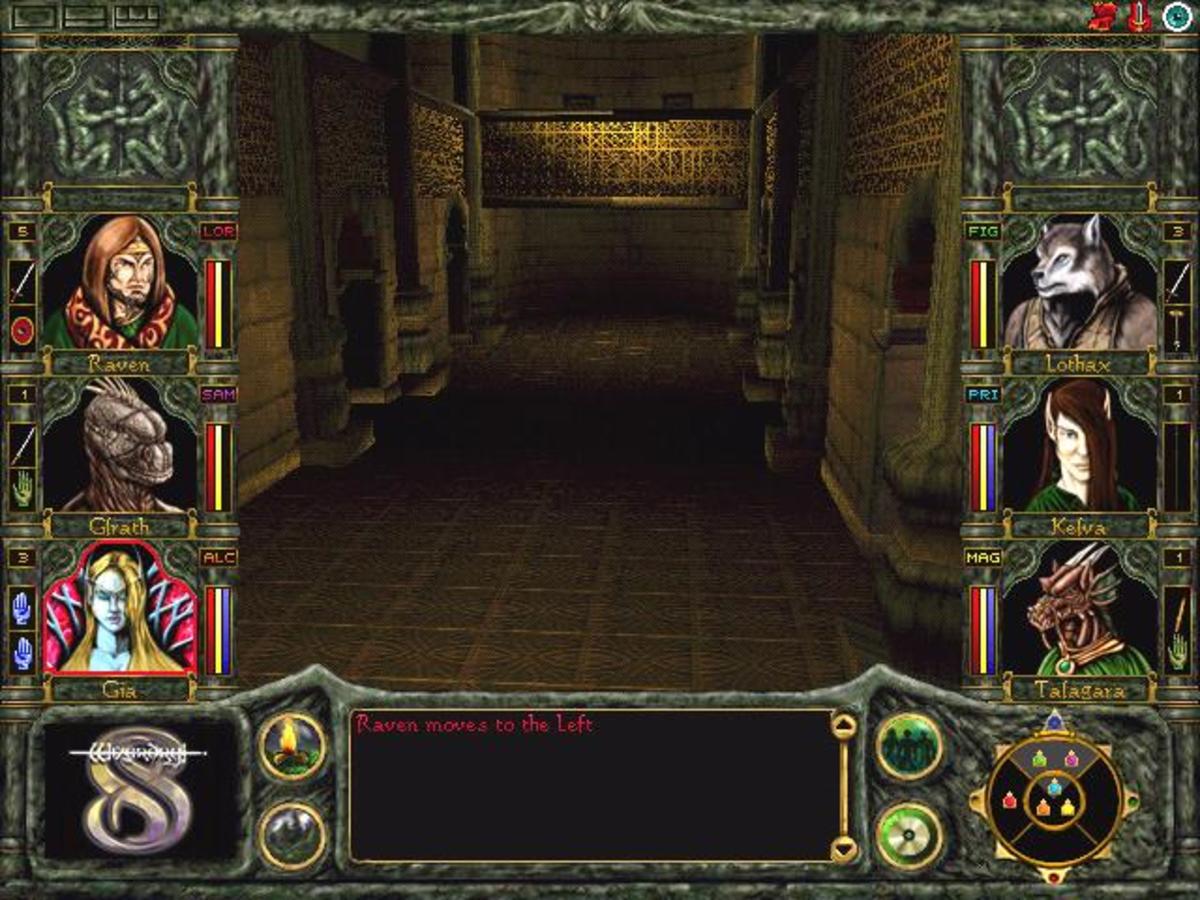Click Raven's equipped sword slot
Screen dimensions: 1200x900
[x=22, y=283]
